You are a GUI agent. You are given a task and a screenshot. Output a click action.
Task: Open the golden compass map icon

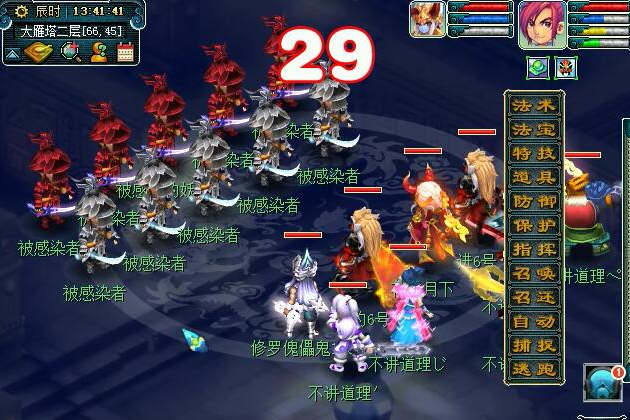point(41,52)
